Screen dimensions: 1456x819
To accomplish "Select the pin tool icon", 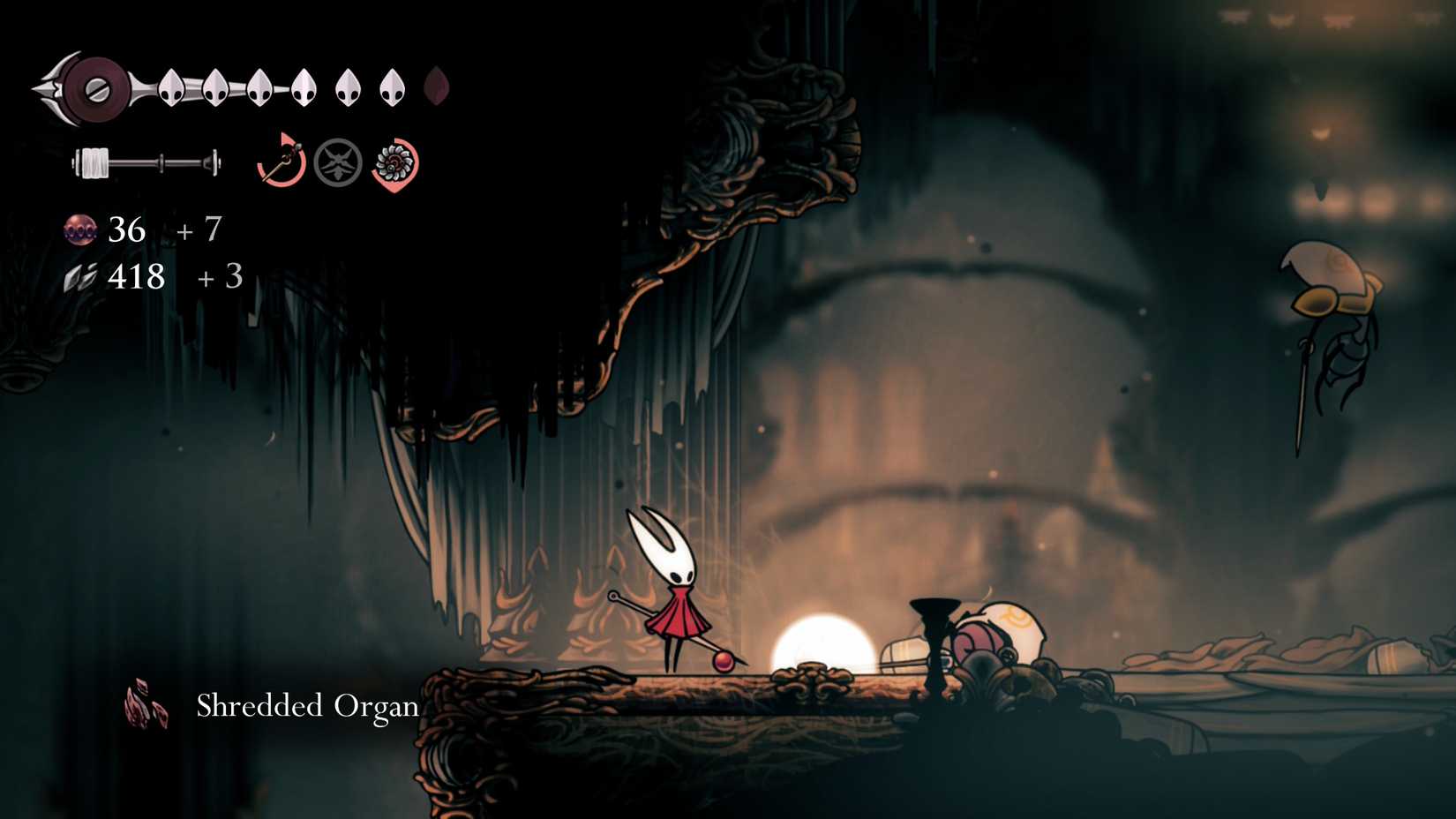I will 281,162.
